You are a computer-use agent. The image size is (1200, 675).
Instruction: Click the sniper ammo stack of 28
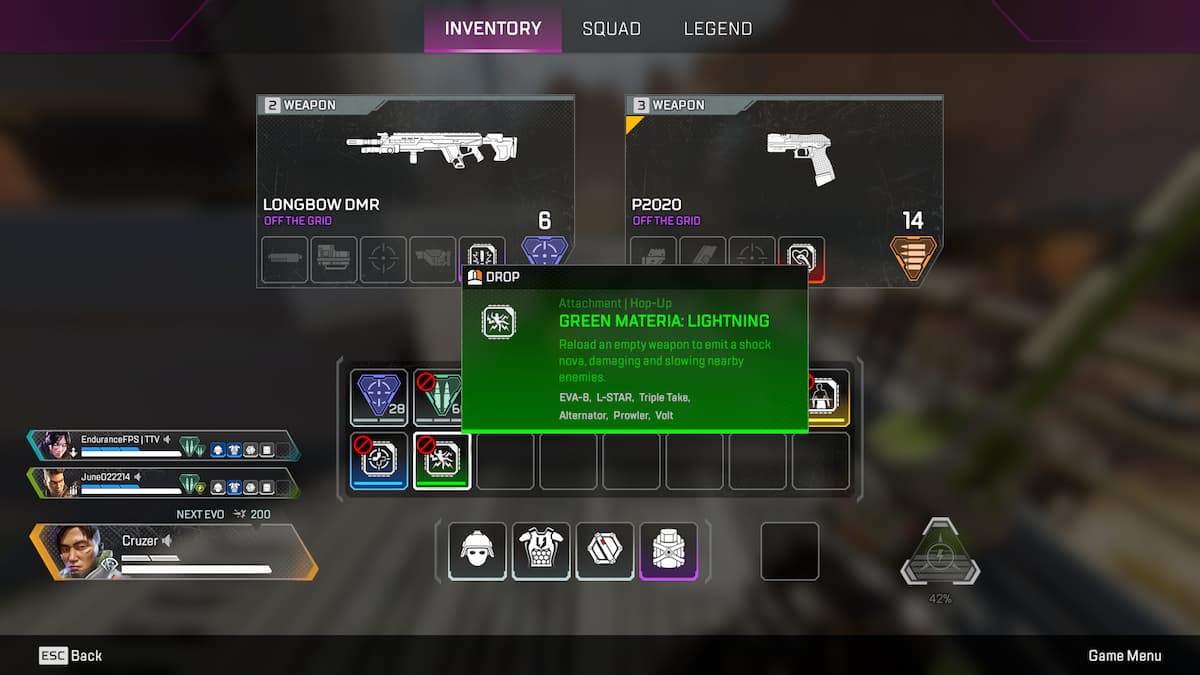click(379, 397)
